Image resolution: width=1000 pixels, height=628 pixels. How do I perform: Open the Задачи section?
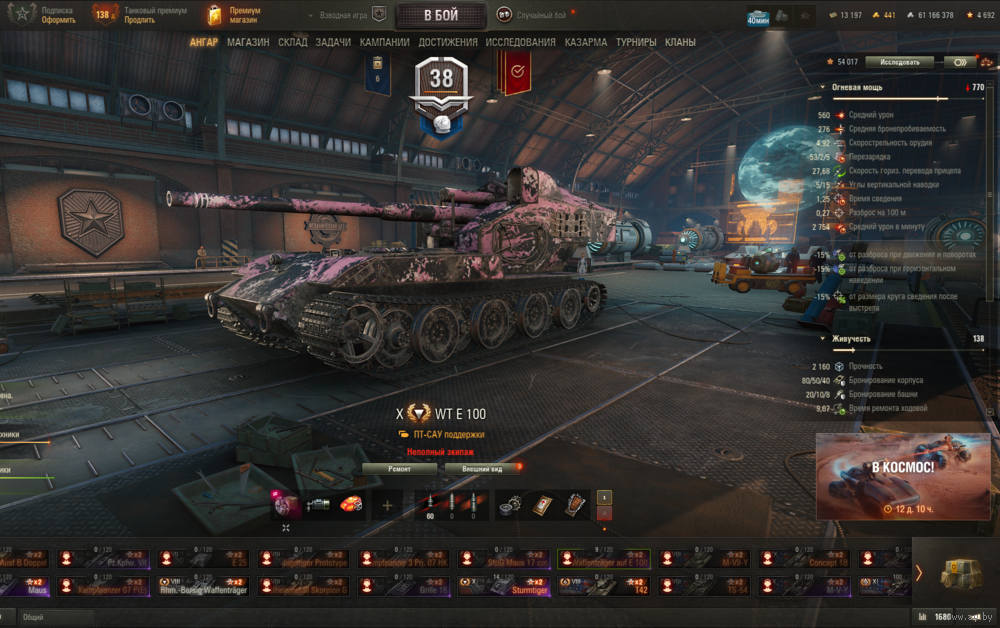coord(333,43)
